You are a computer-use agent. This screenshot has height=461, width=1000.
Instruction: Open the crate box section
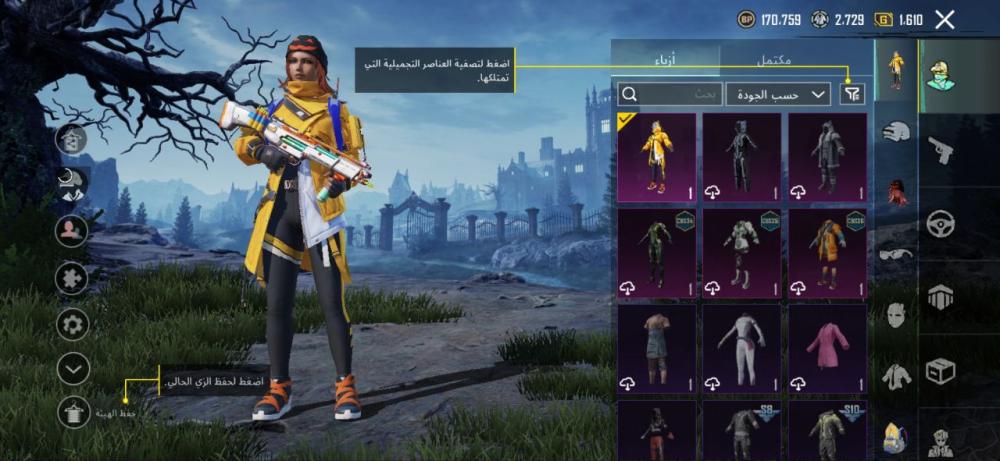941,372
